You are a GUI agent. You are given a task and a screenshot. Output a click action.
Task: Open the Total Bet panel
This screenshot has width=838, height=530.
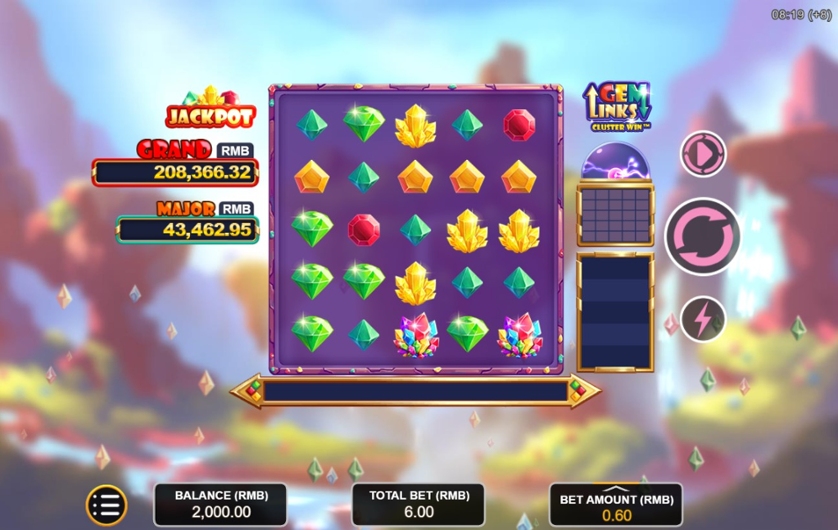(418, 505)
